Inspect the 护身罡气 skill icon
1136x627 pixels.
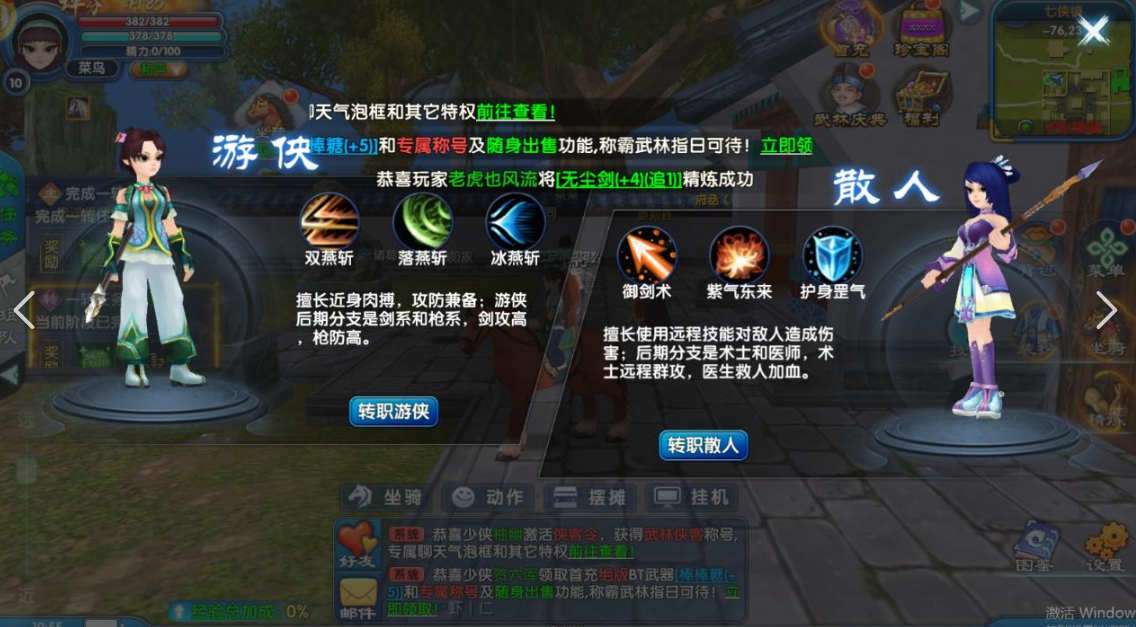832,254
